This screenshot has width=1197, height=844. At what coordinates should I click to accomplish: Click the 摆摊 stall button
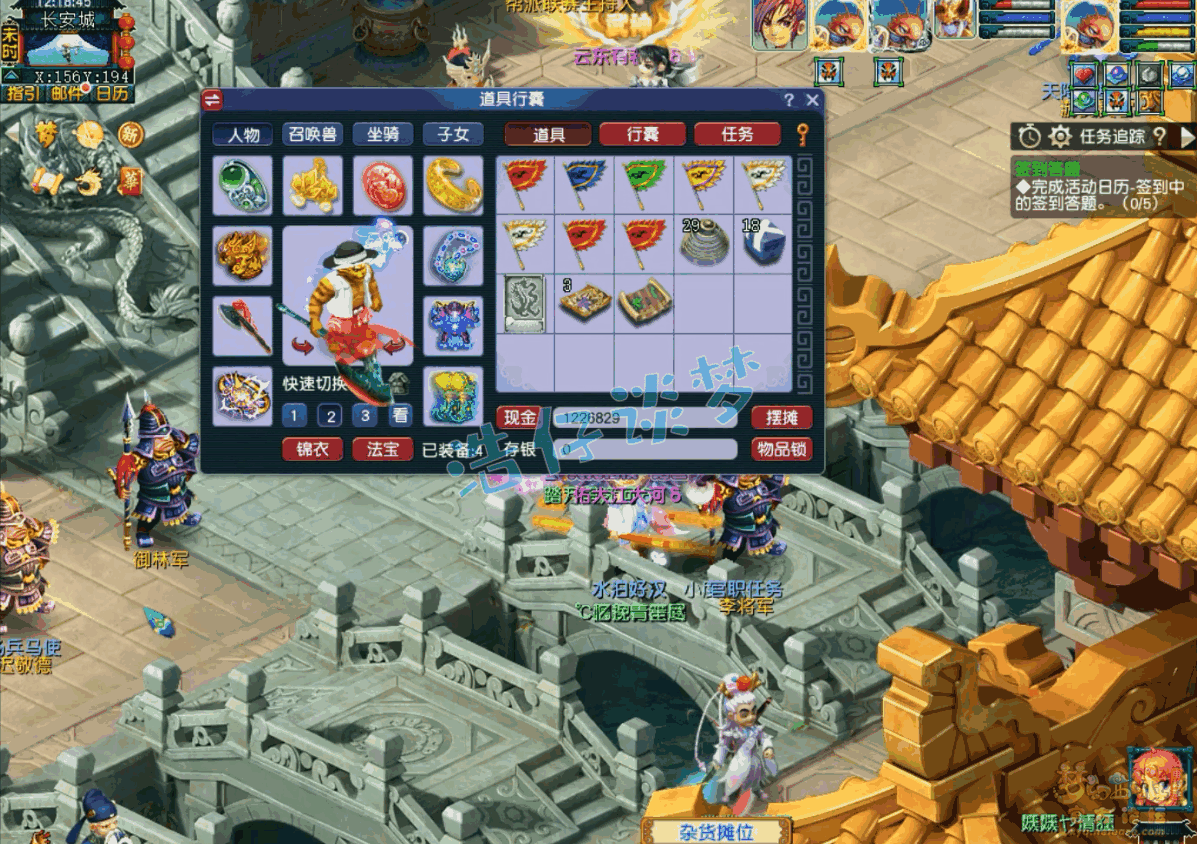coord(781,417)
